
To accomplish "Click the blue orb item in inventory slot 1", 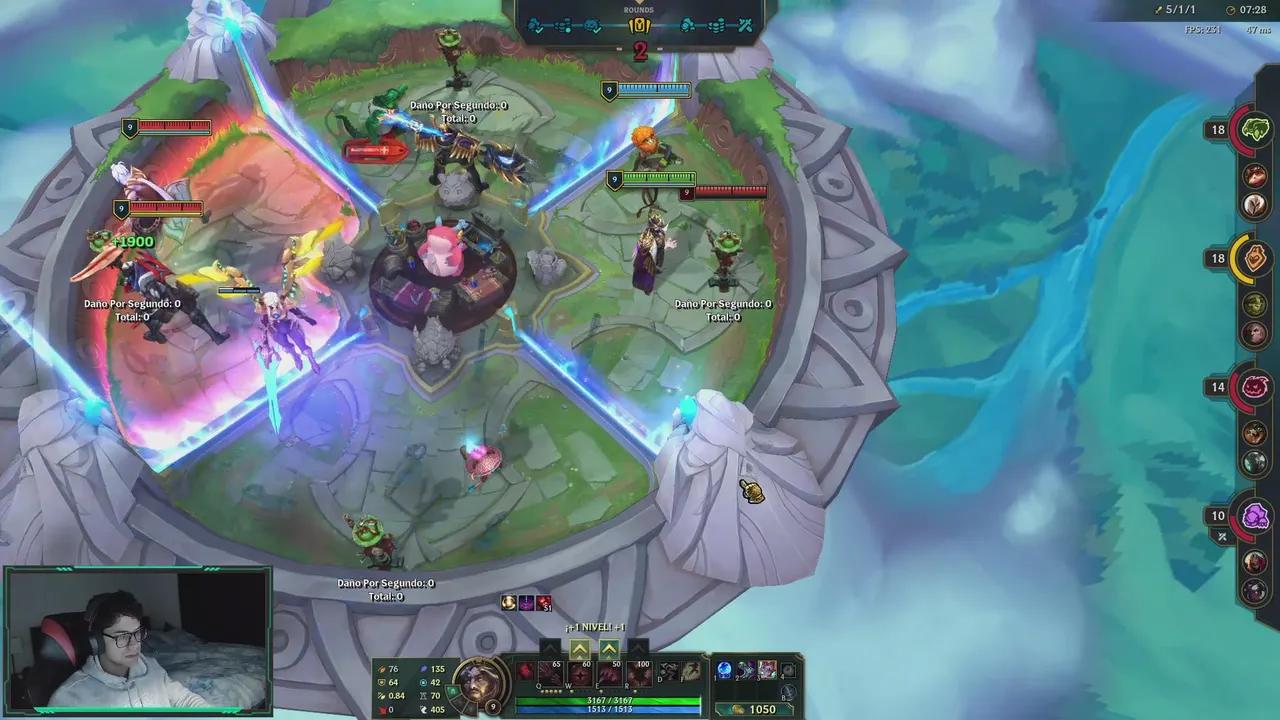I will pyautogui.click(x=725, y=670).
